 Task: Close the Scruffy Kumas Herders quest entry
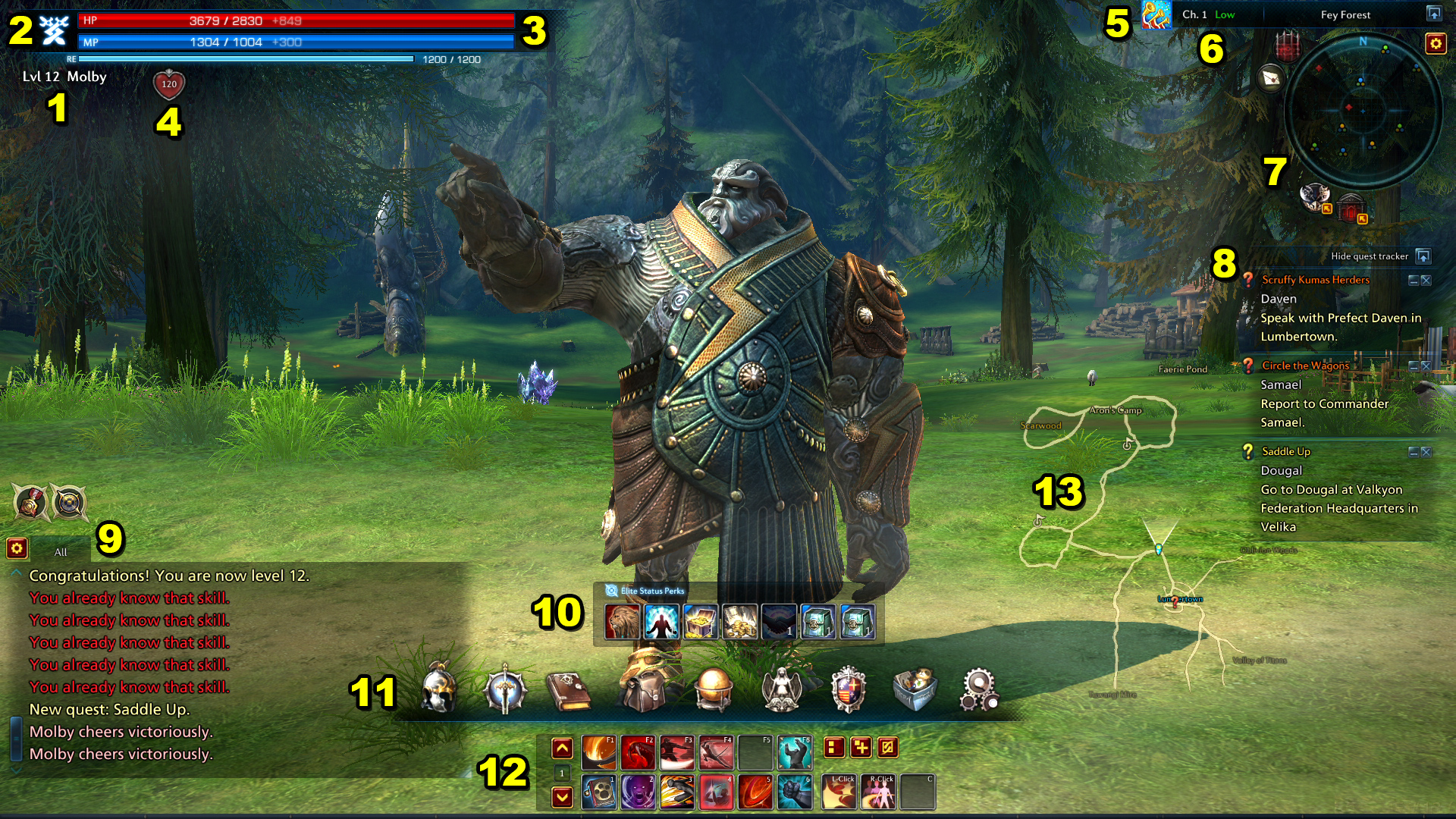[x=1426, y=281]
